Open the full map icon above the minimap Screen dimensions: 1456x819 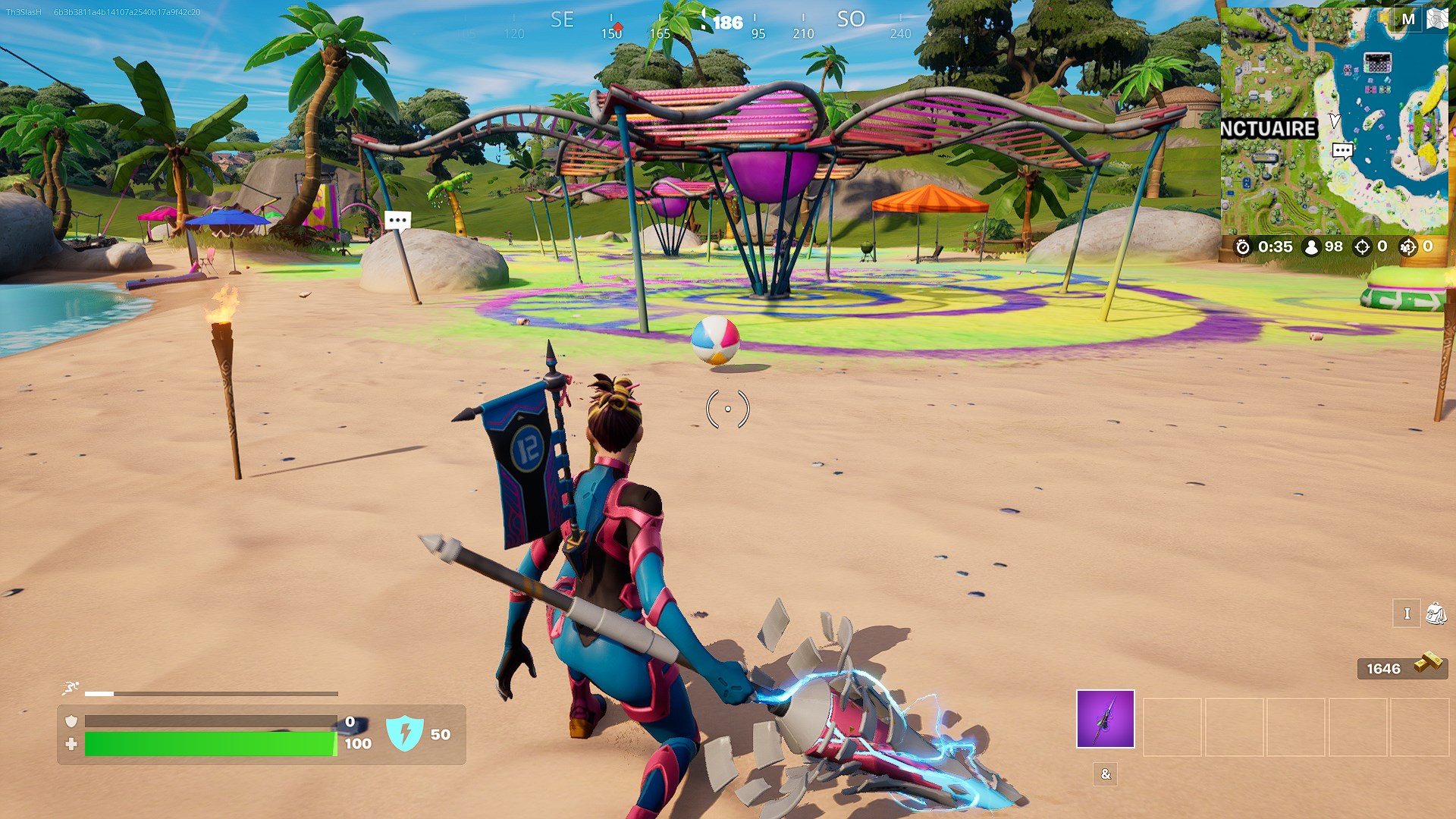(x=1437, y=19)
